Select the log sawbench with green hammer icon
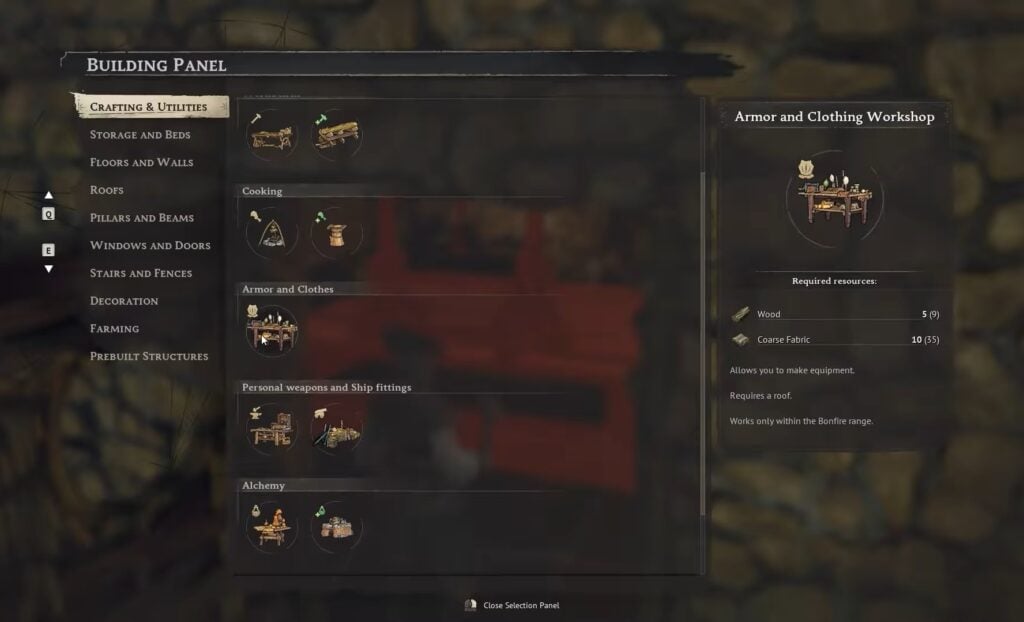Image resolution: width=1024 pixels, height=622 pixels. tap(336, 135)
